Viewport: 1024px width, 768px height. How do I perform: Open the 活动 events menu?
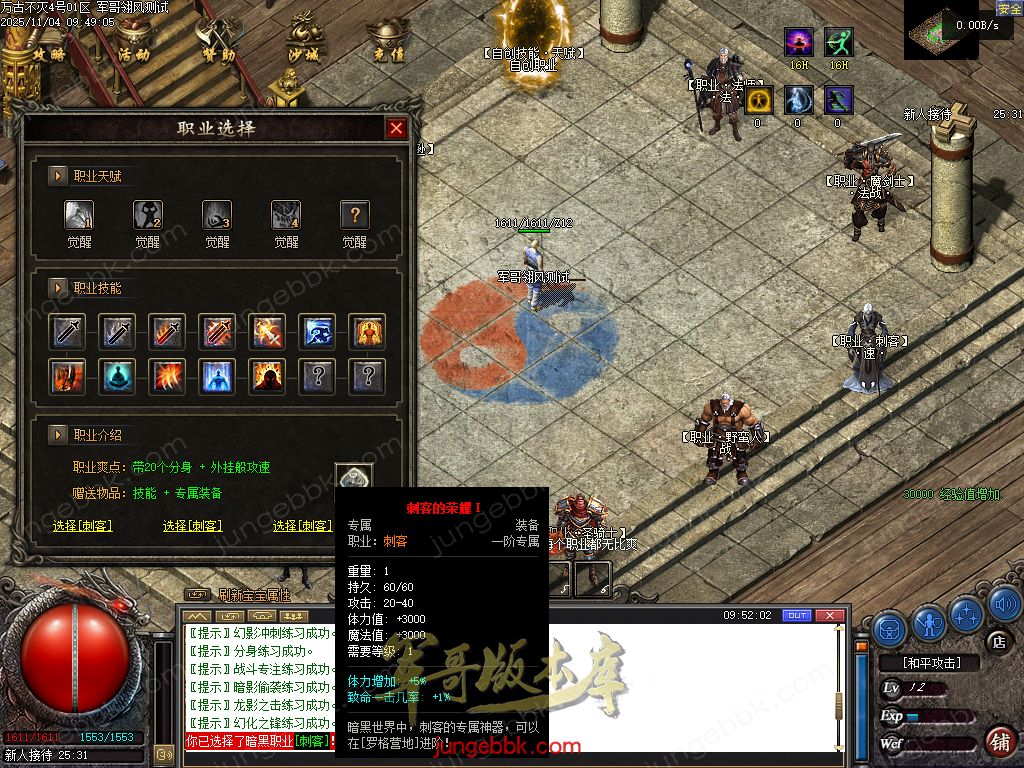coord(133,46)
